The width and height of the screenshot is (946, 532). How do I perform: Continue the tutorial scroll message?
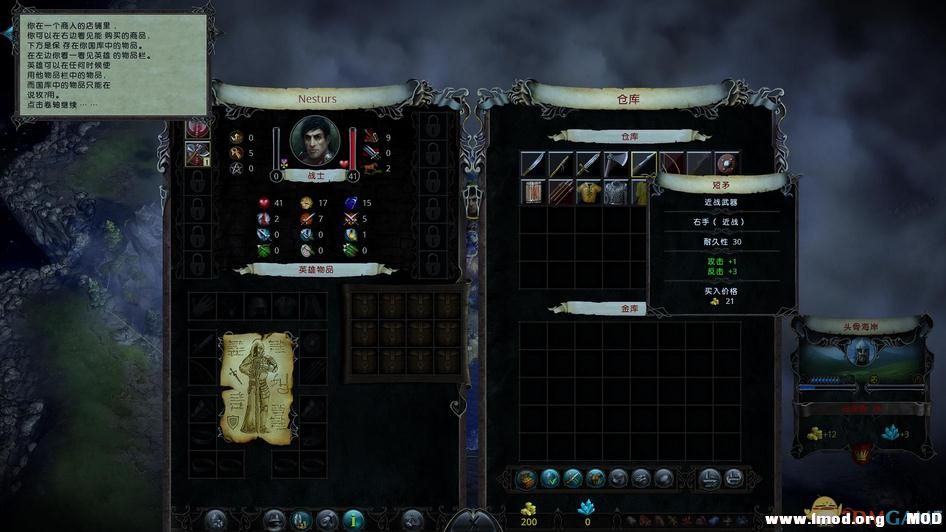[108, 63]
